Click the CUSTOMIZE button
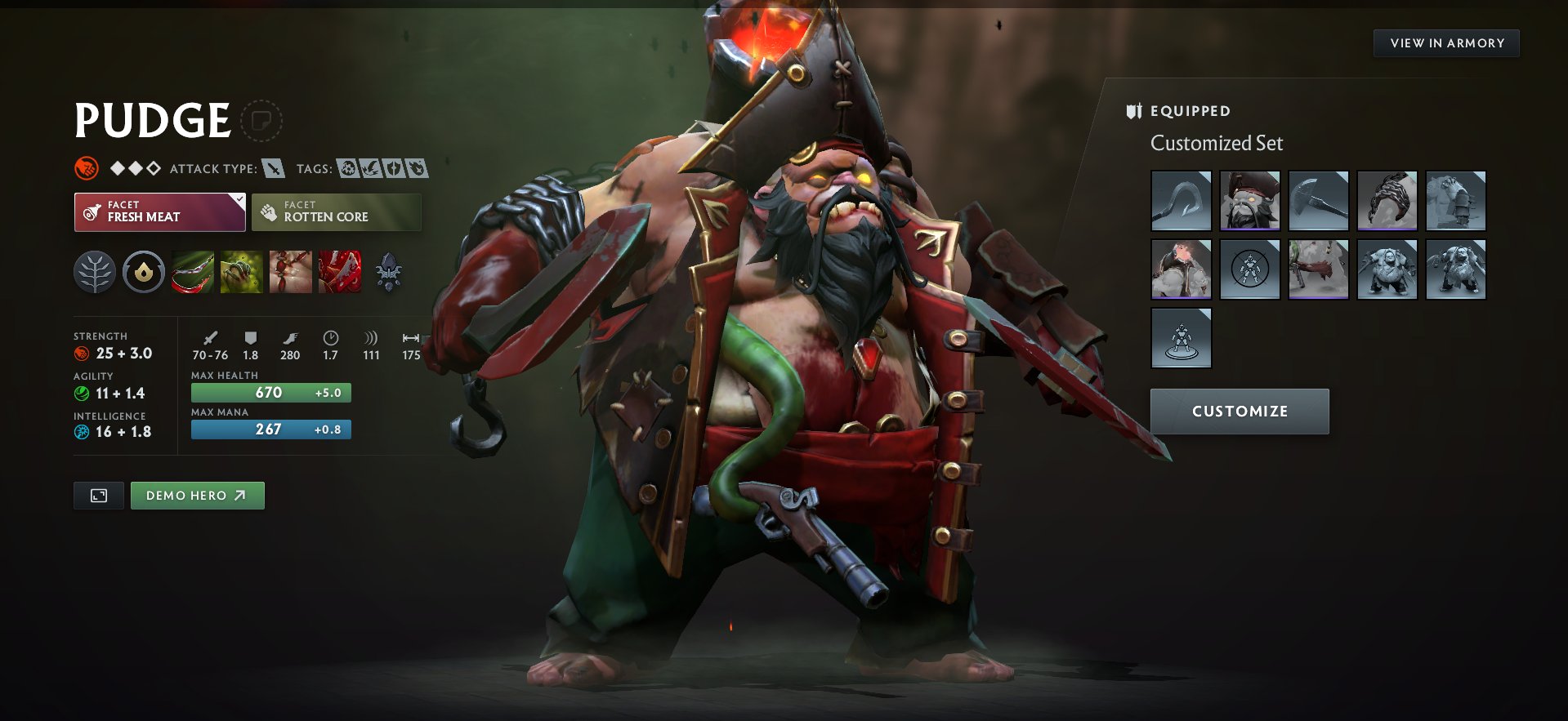This screenshot has width=1568, height=721. (1239, 412)
